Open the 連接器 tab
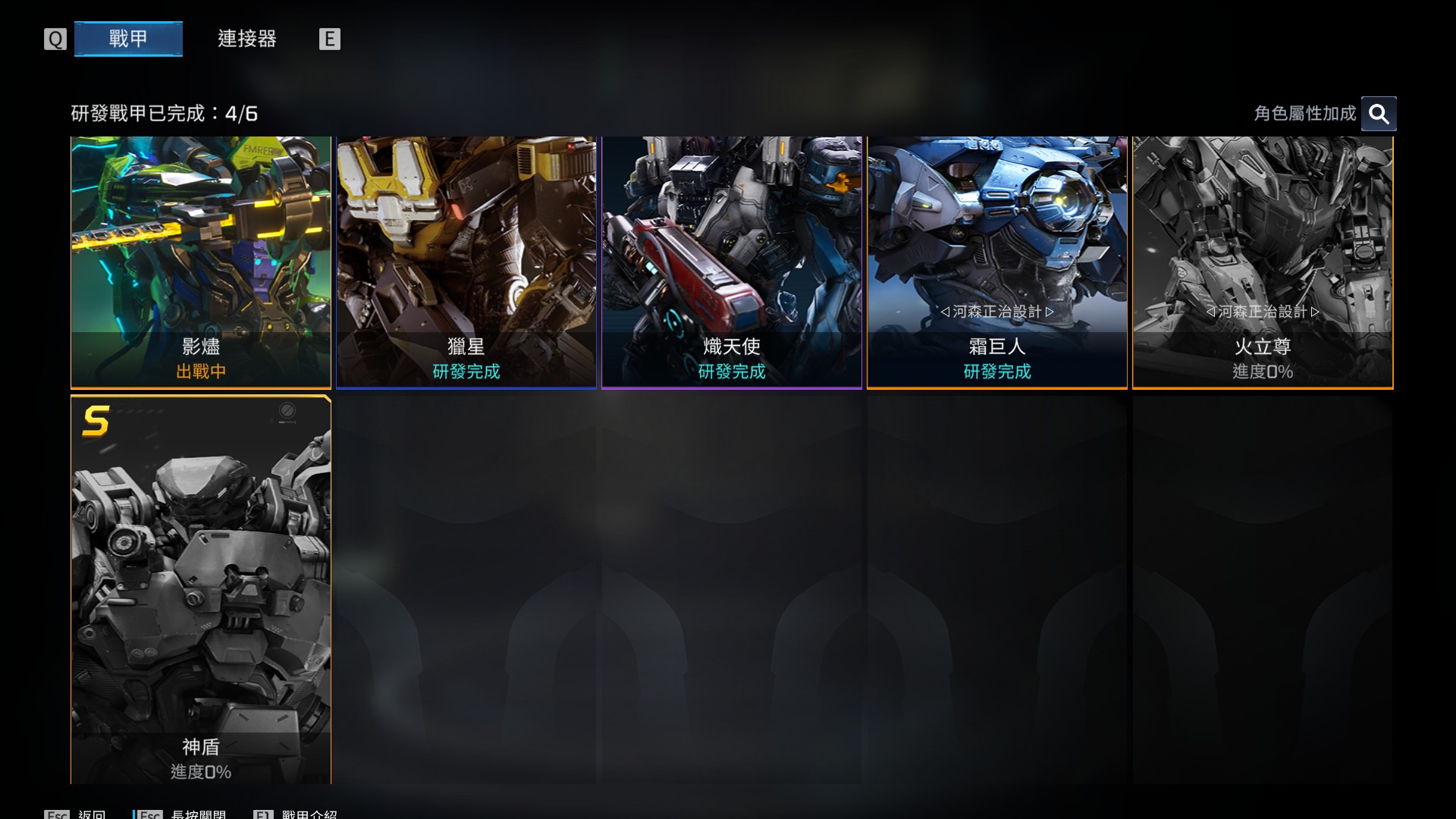 [246, 39]
